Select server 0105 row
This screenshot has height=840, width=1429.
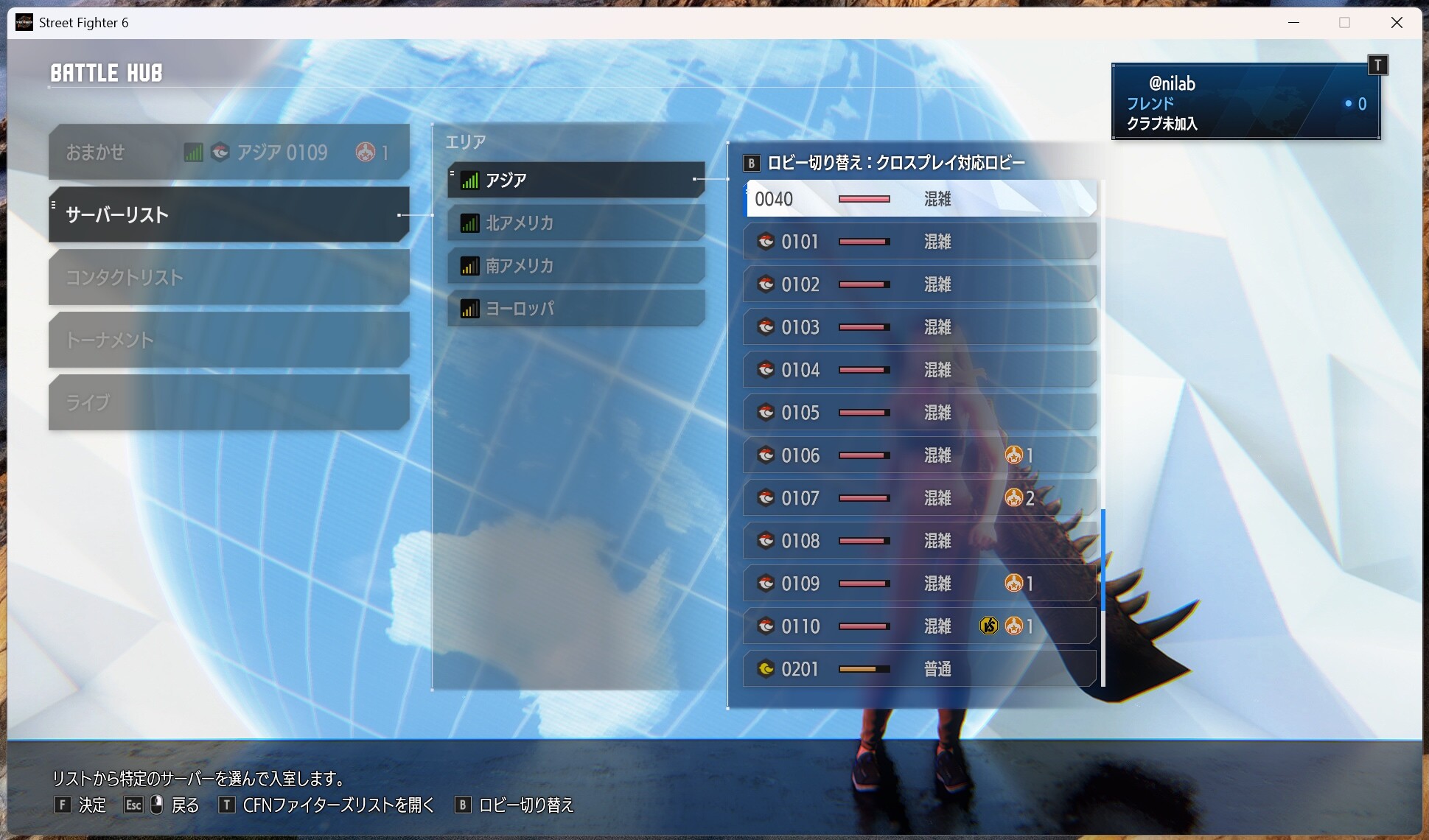[920, 413]
